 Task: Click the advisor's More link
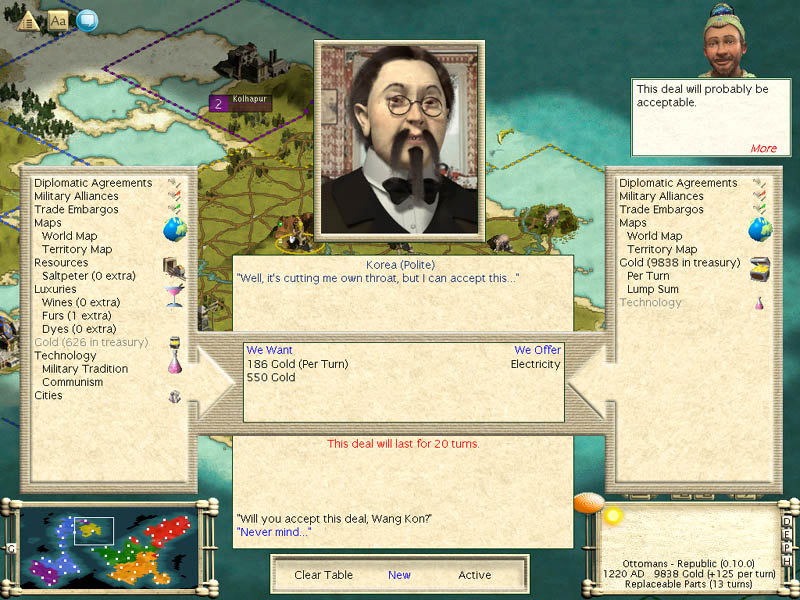click(763, 148)
